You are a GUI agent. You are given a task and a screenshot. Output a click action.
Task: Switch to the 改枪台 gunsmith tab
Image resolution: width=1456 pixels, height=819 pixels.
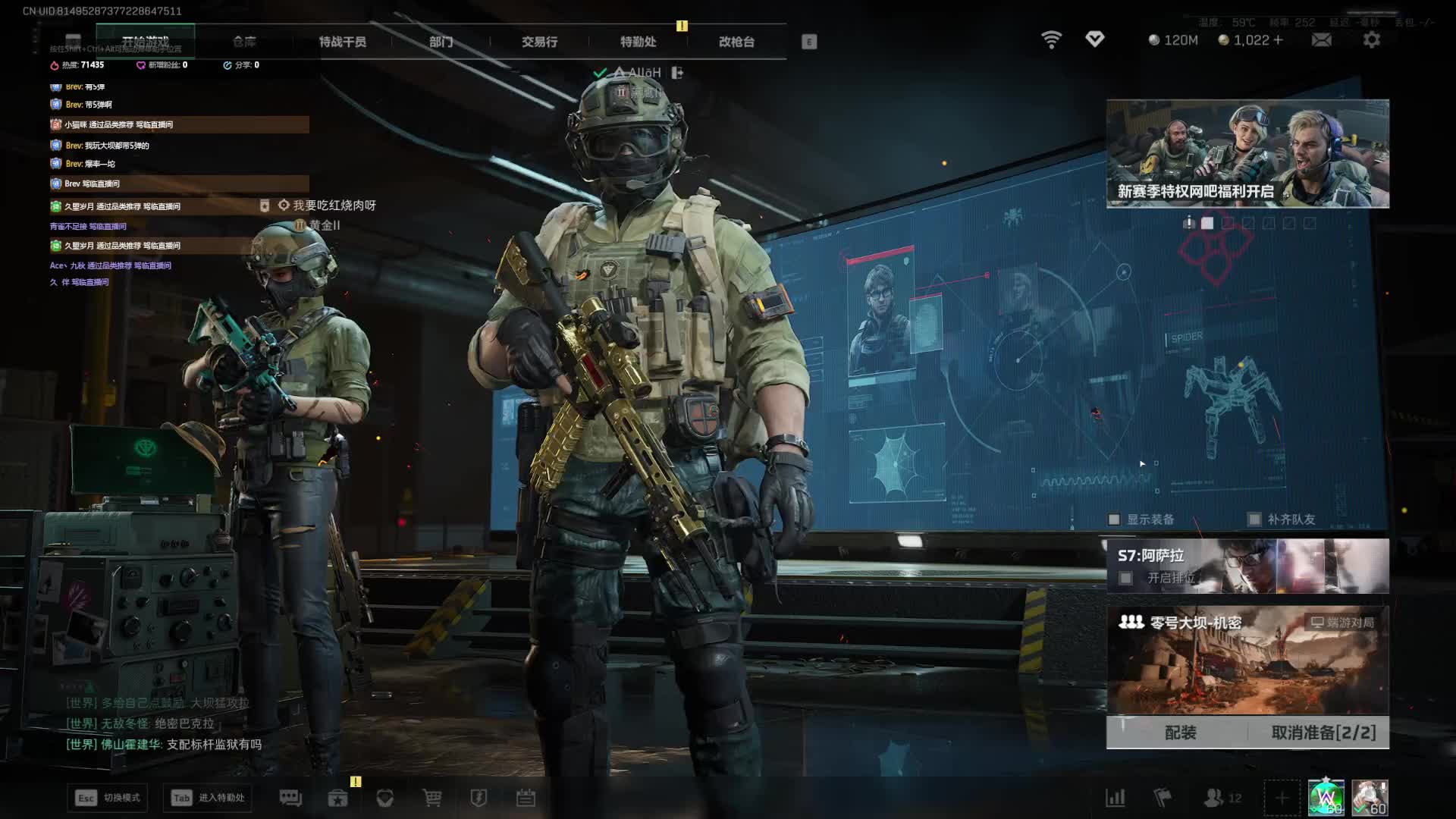[736, 42]
